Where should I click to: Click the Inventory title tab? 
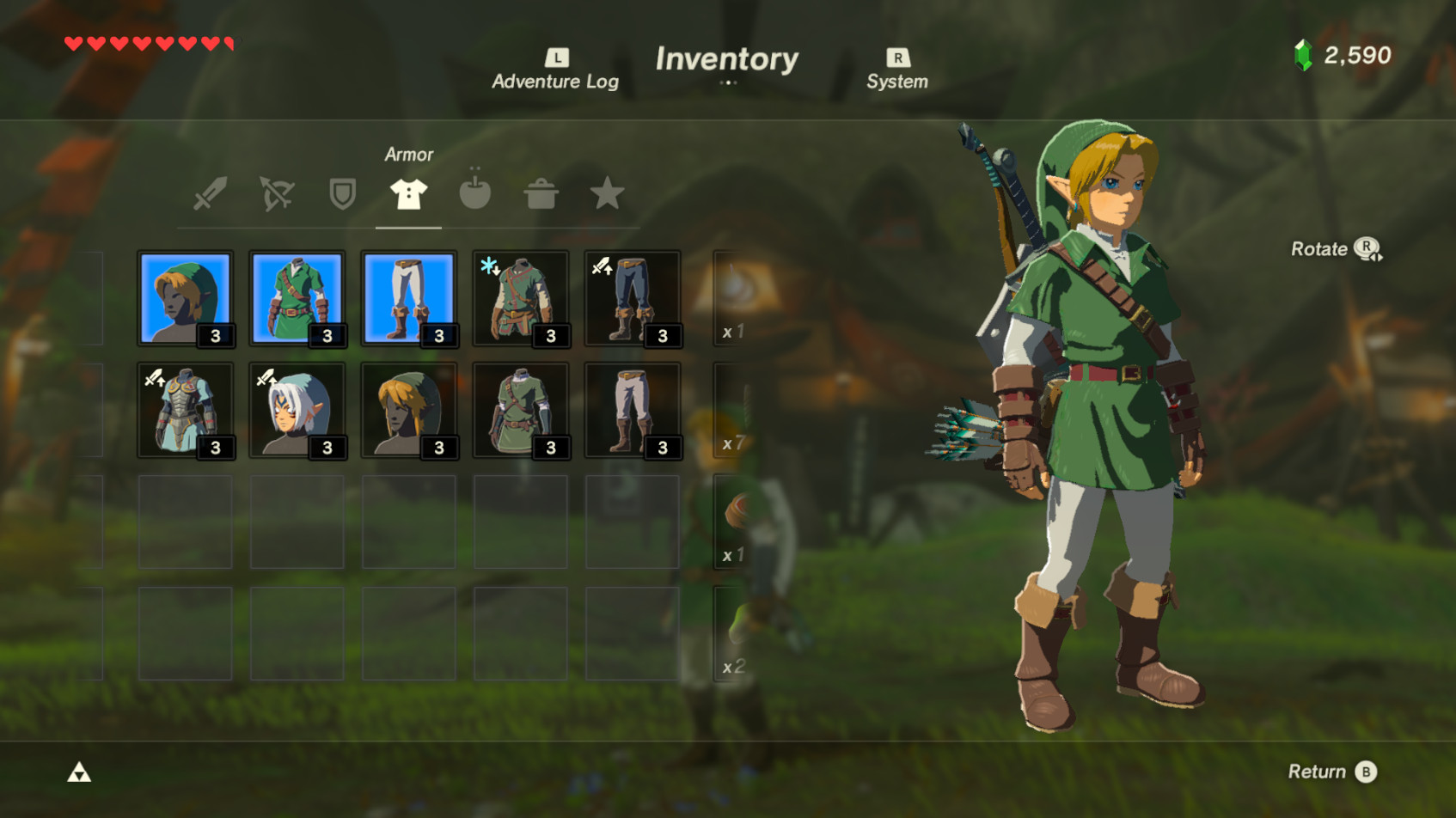[727, 58]
